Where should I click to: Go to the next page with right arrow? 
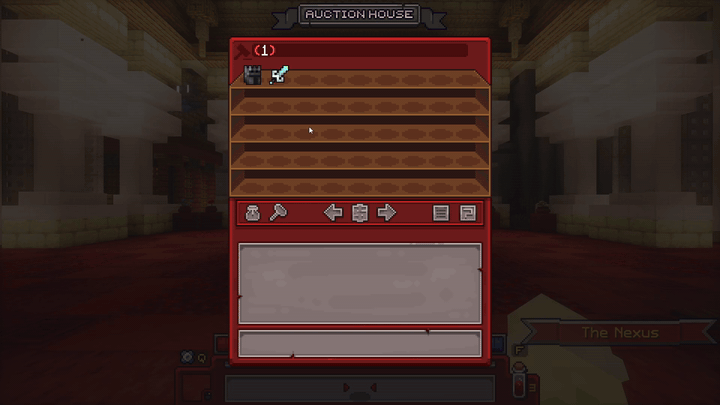387,213
